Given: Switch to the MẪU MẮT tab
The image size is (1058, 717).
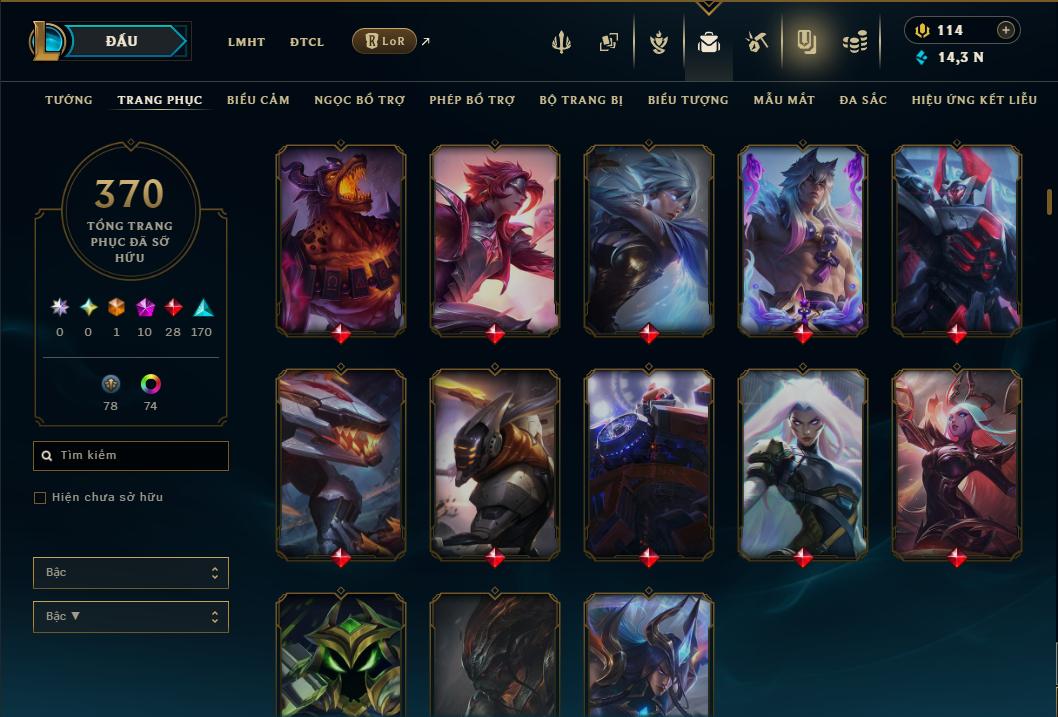Looking at the screenshot, I should tap(784, 100).
